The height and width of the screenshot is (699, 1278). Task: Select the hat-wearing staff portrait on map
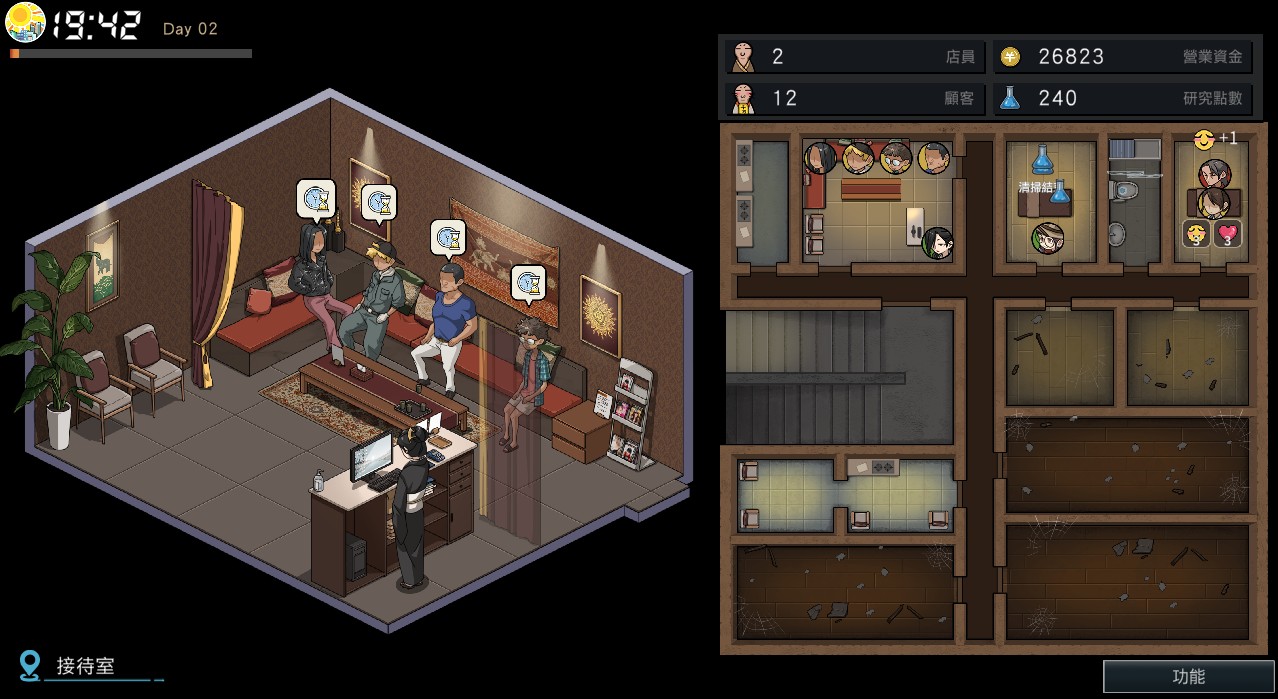1047,238
